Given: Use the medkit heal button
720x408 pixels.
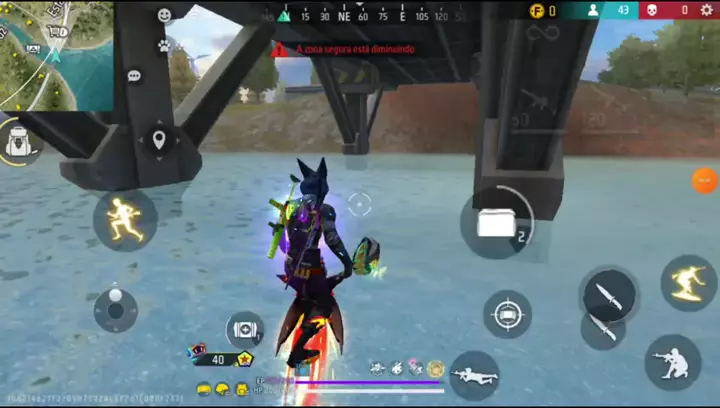Looking at the screenshot, I should click(x=244, y=329).
